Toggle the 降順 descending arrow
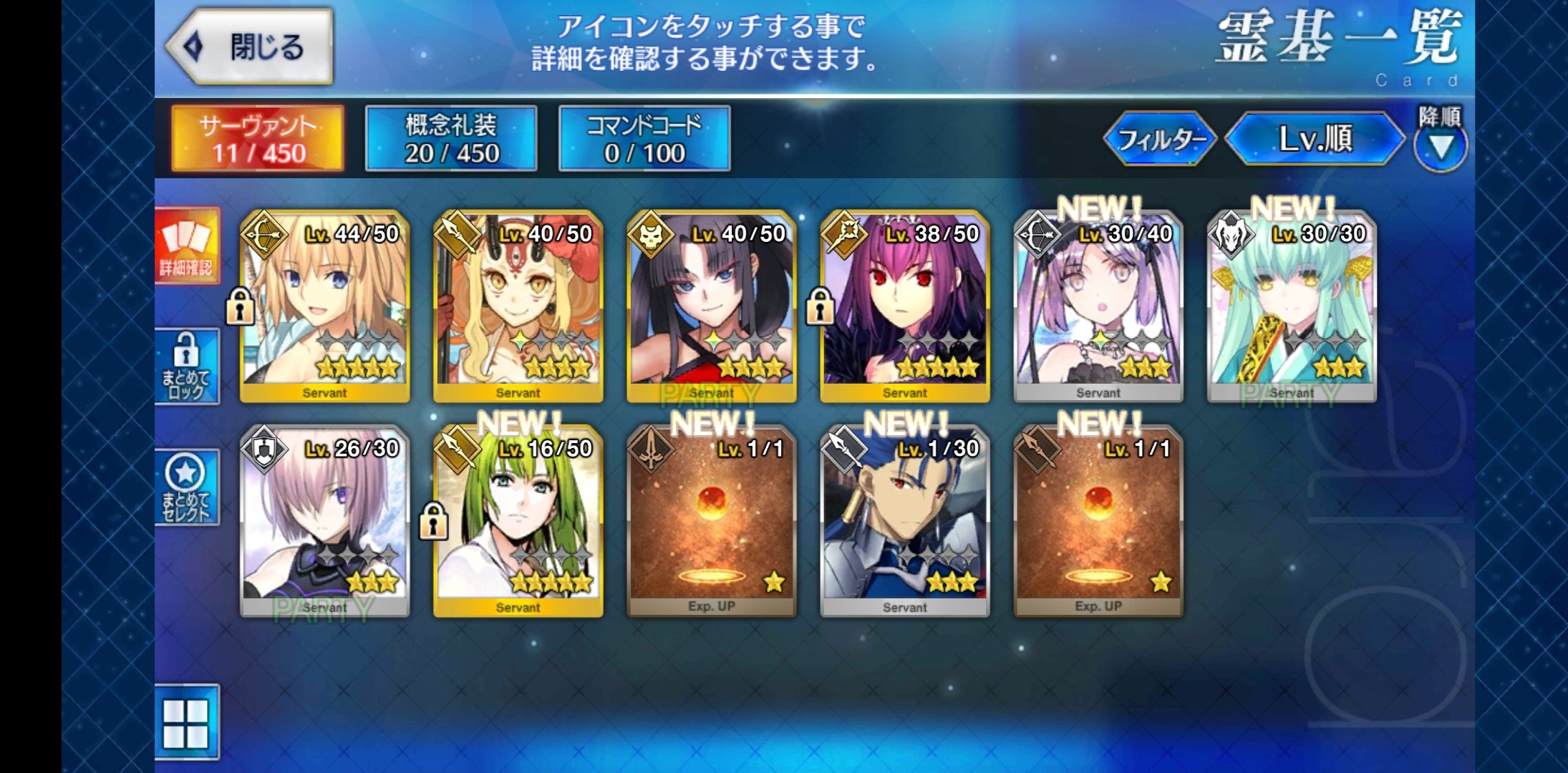The image size is (1568, 773). pos(1440,145)
